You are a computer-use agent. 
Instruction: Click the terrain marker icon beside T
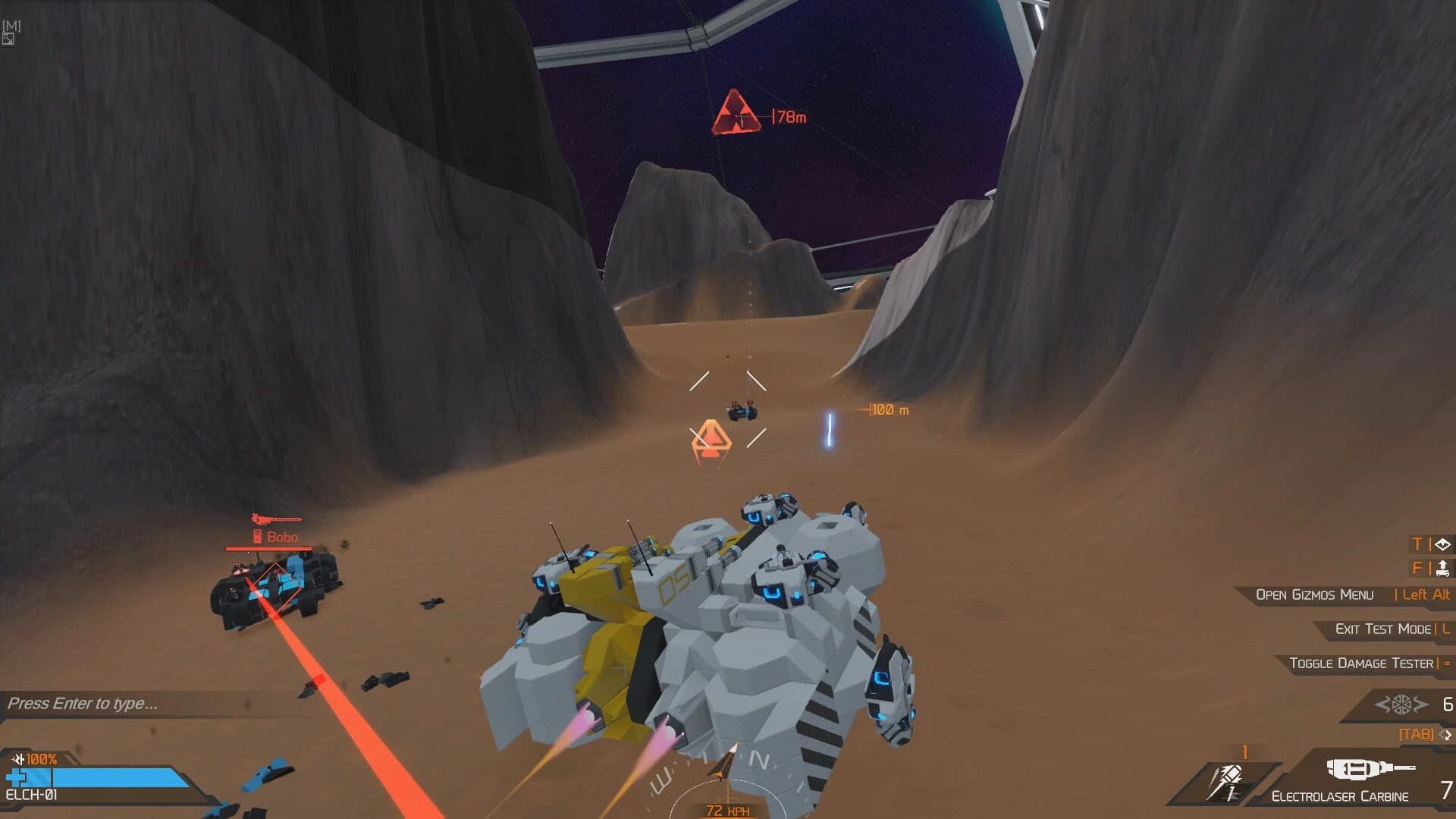tap(1442, 543)
